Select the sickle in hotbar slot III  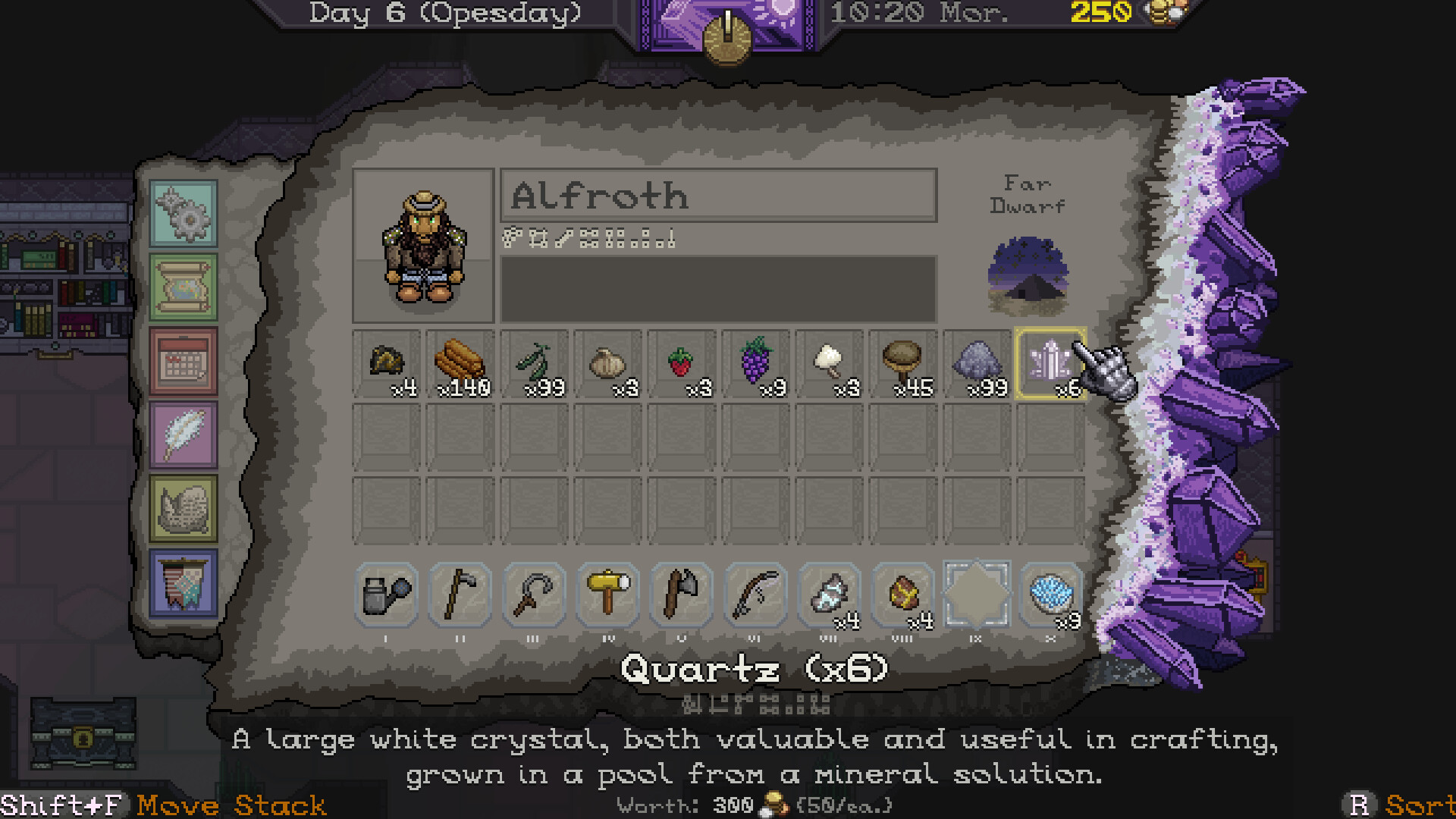[532, 595]
